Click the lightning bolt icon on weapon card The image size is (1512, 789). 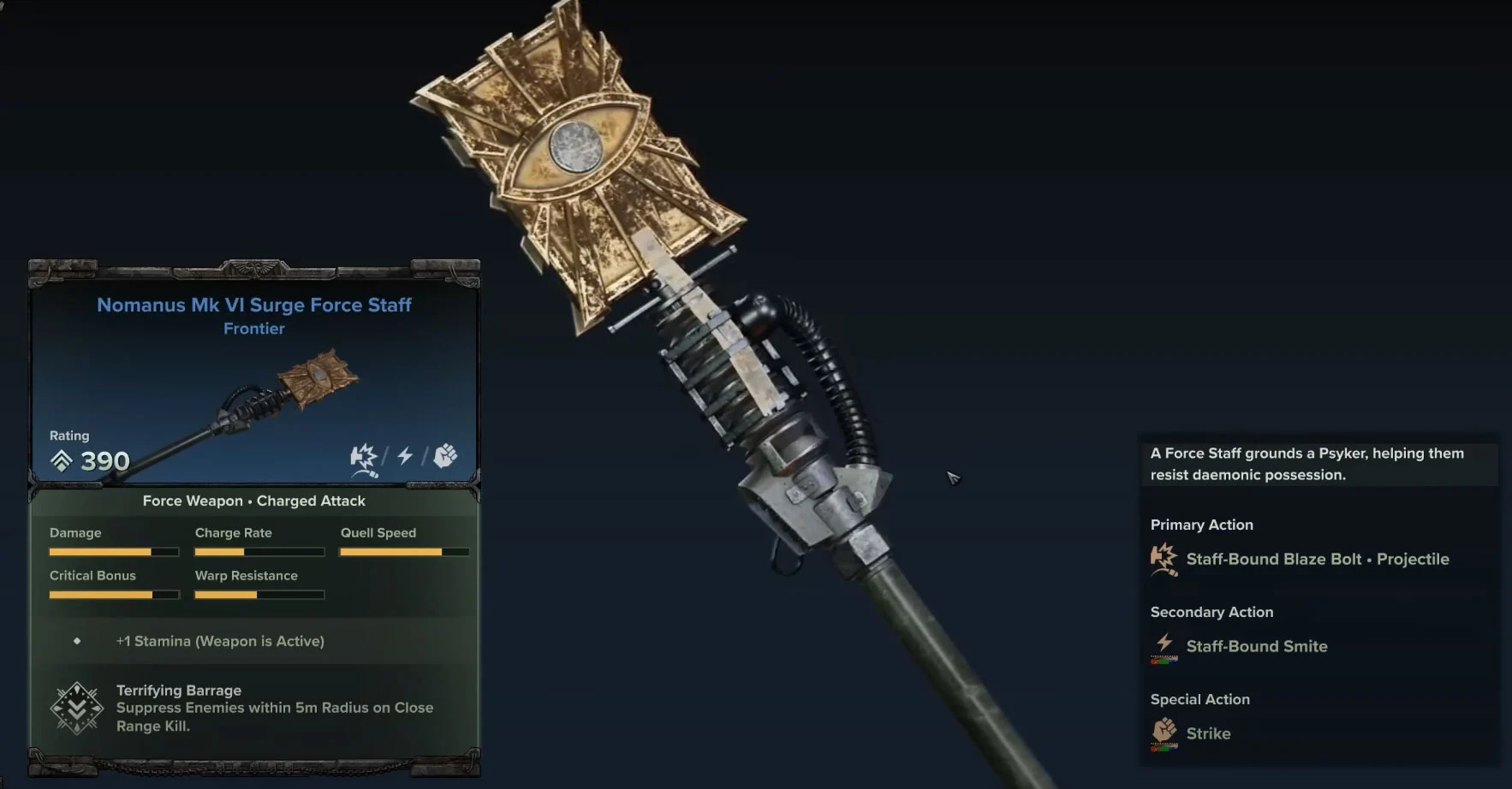[405, 456]
